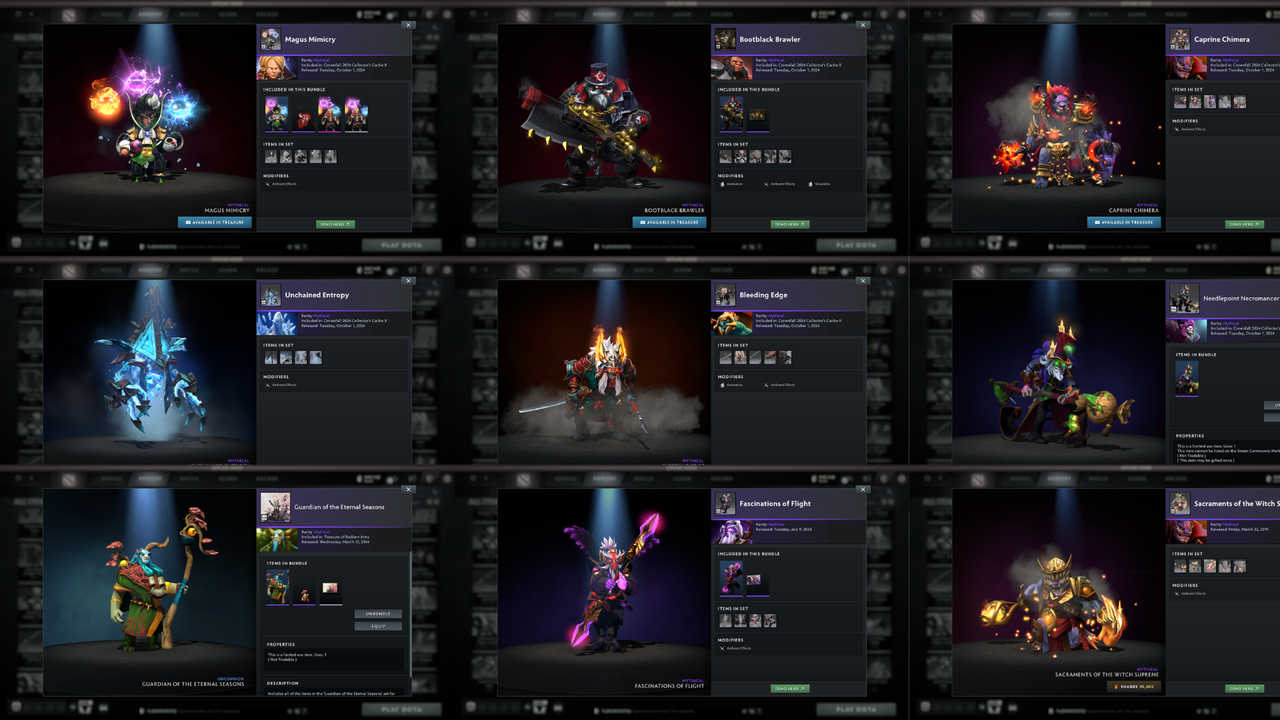Click the Animation modifier icon on Bootblack Brawler

(723, 184)
